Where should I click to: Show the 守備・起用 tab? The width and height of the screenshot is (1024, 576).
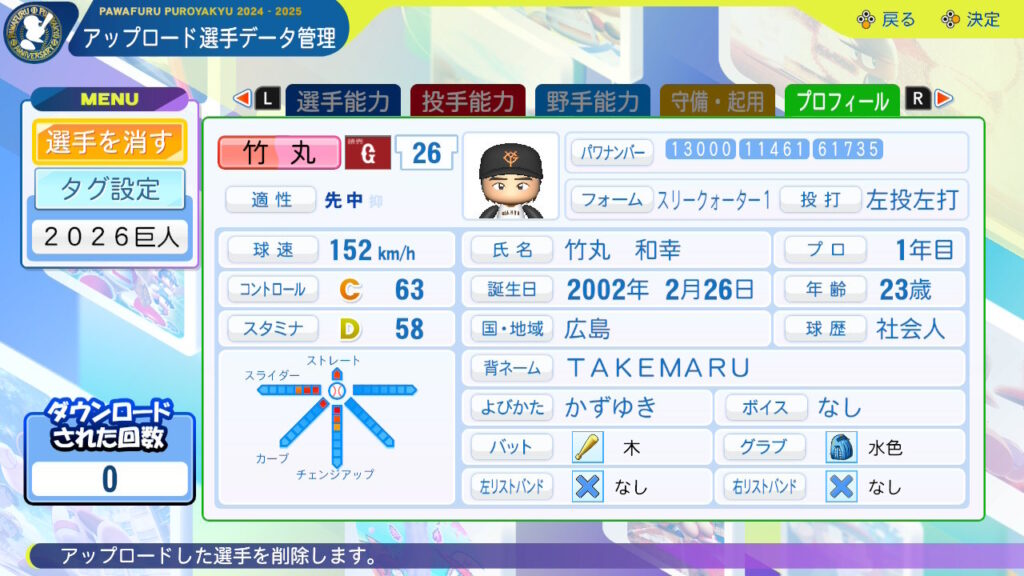[718, 101]
